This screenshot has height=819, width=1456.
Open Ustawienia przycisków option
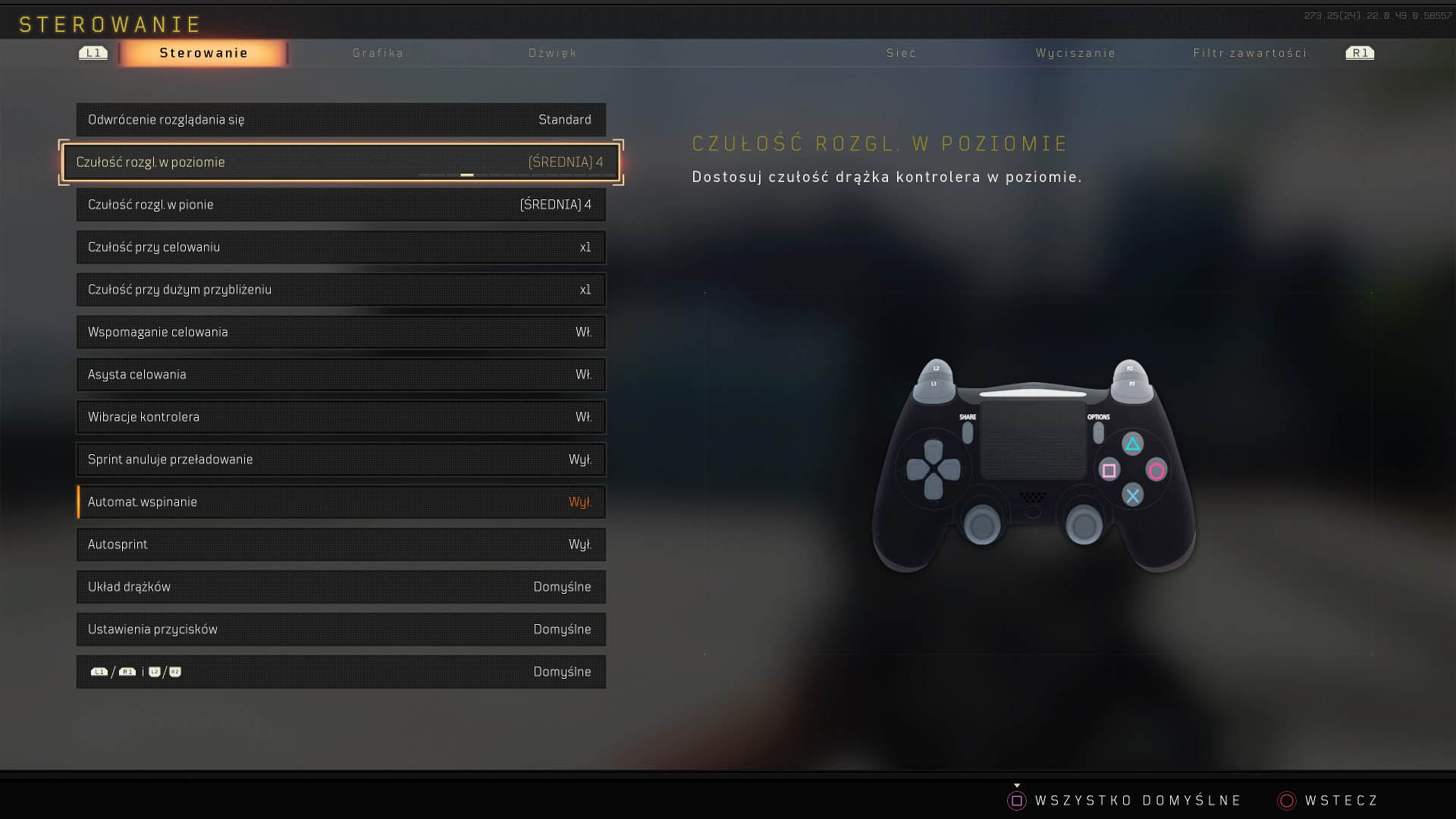pyautogui.click(x=340, y=629)
